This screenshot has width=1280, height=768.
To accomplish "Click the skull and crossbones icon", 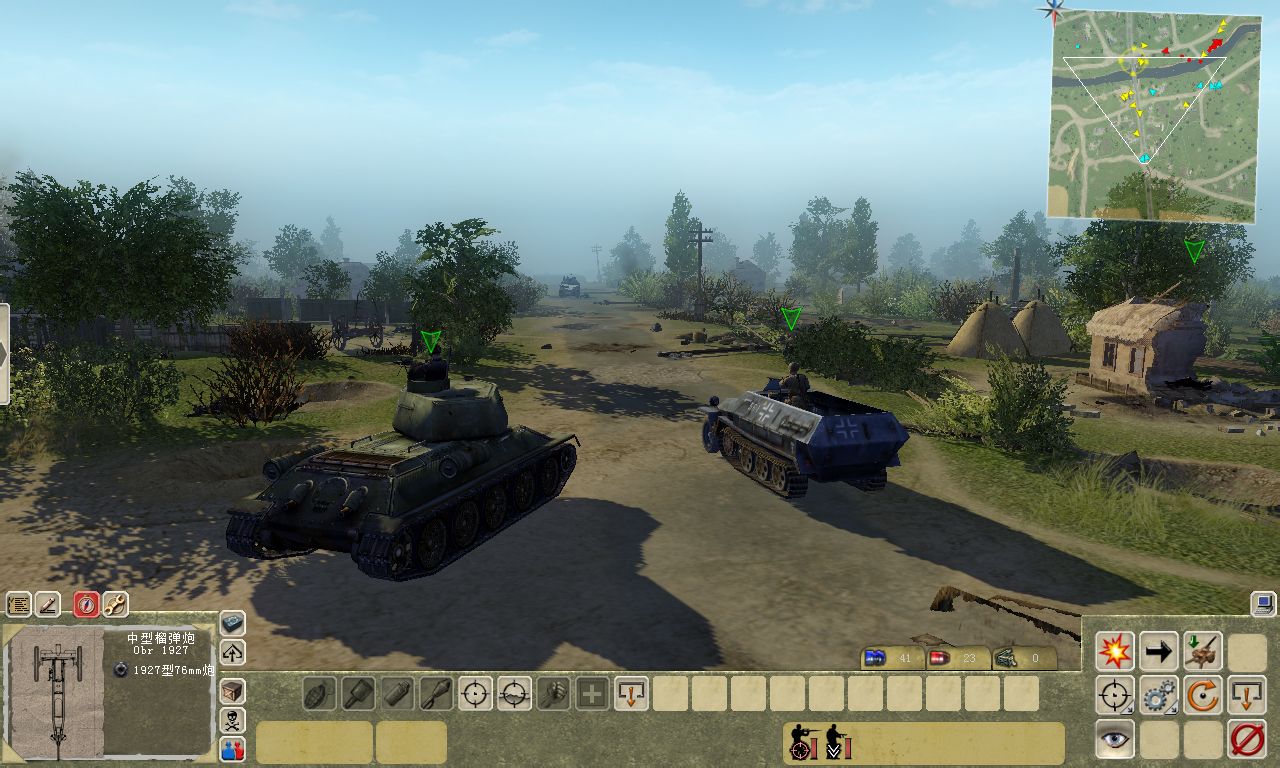I will tap(232, 720).
